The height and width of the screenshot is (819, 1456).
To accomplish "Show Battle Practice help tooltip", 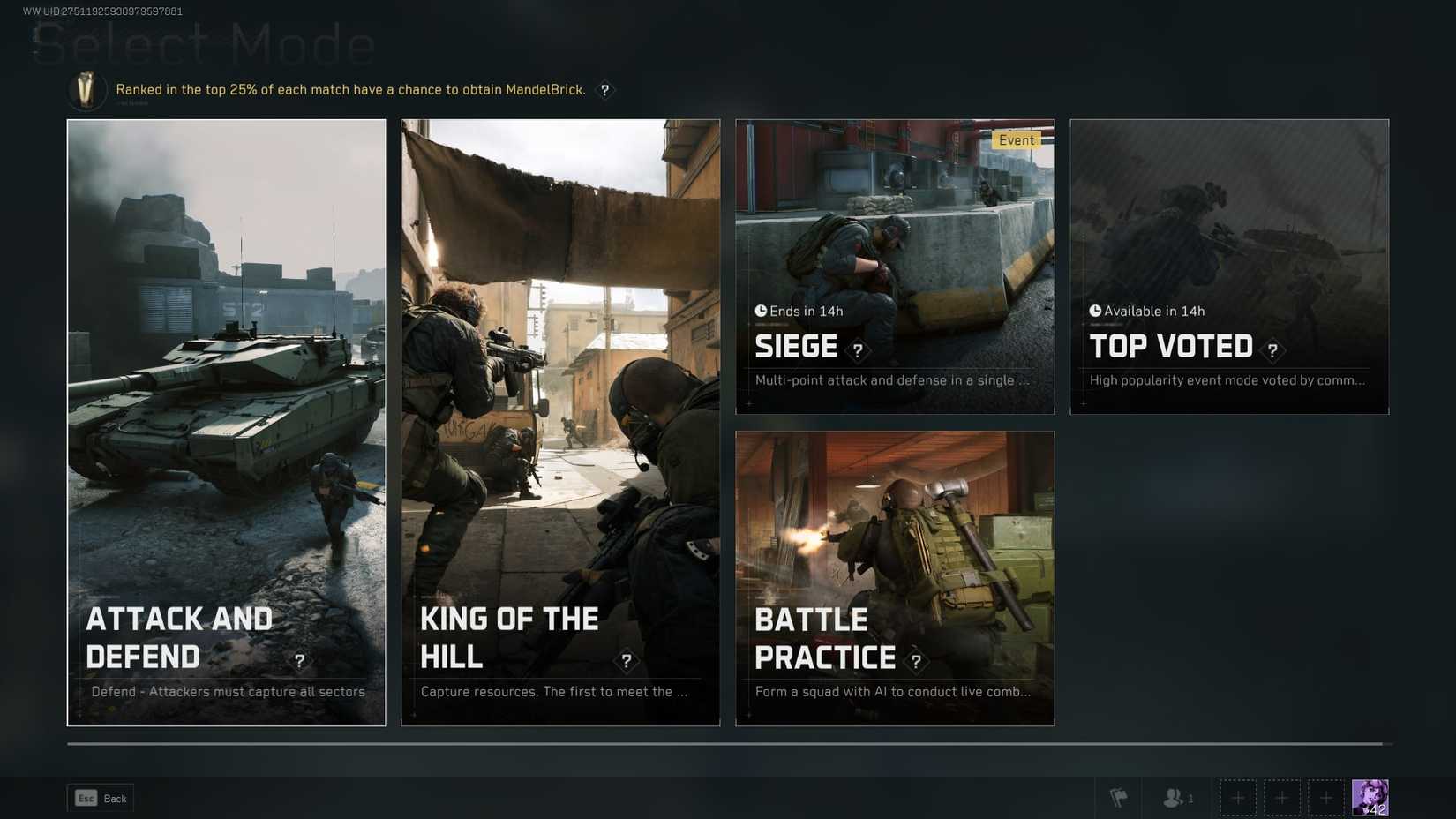I will [x=916, y=661].
